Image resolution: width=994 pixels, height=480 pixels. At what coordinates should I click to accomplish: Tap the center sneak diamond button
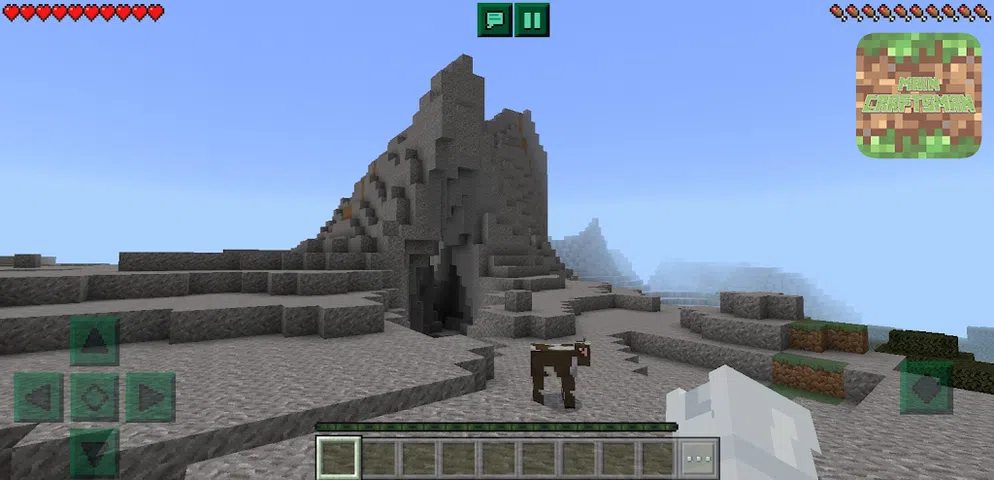95,397
